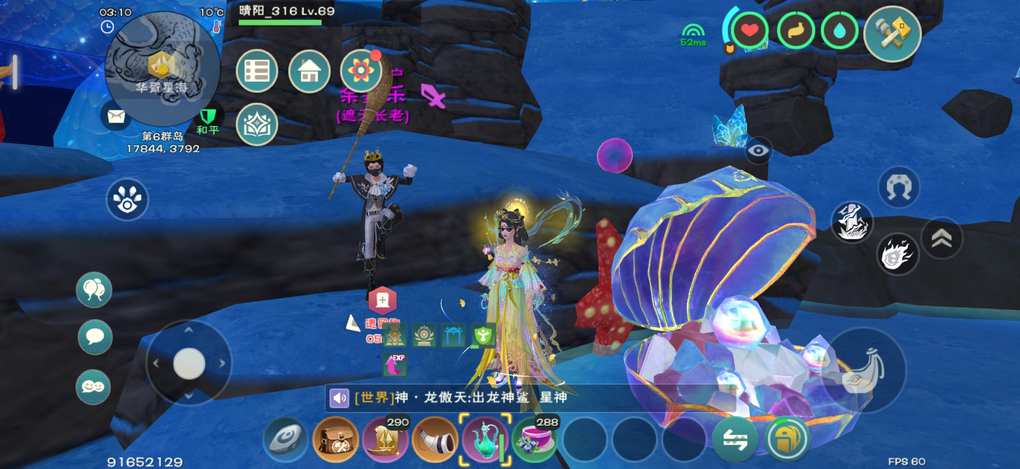Image resolution: width=1020 pixels, height=469 pixels.
Task: Use the purple bowl item with 288
Action: tap(535, 440)
